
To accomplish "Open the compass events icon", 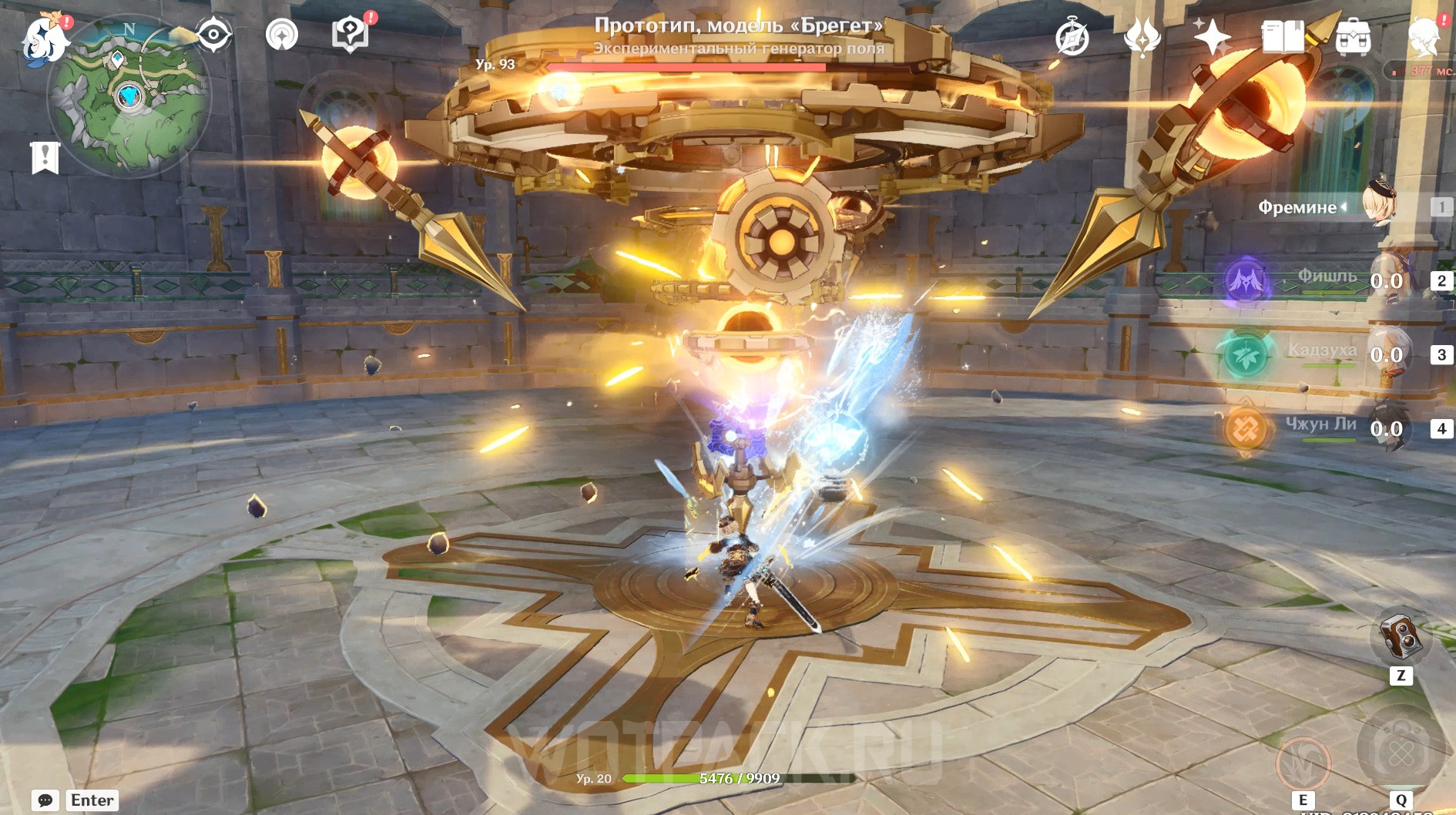I will [1072, 38].
